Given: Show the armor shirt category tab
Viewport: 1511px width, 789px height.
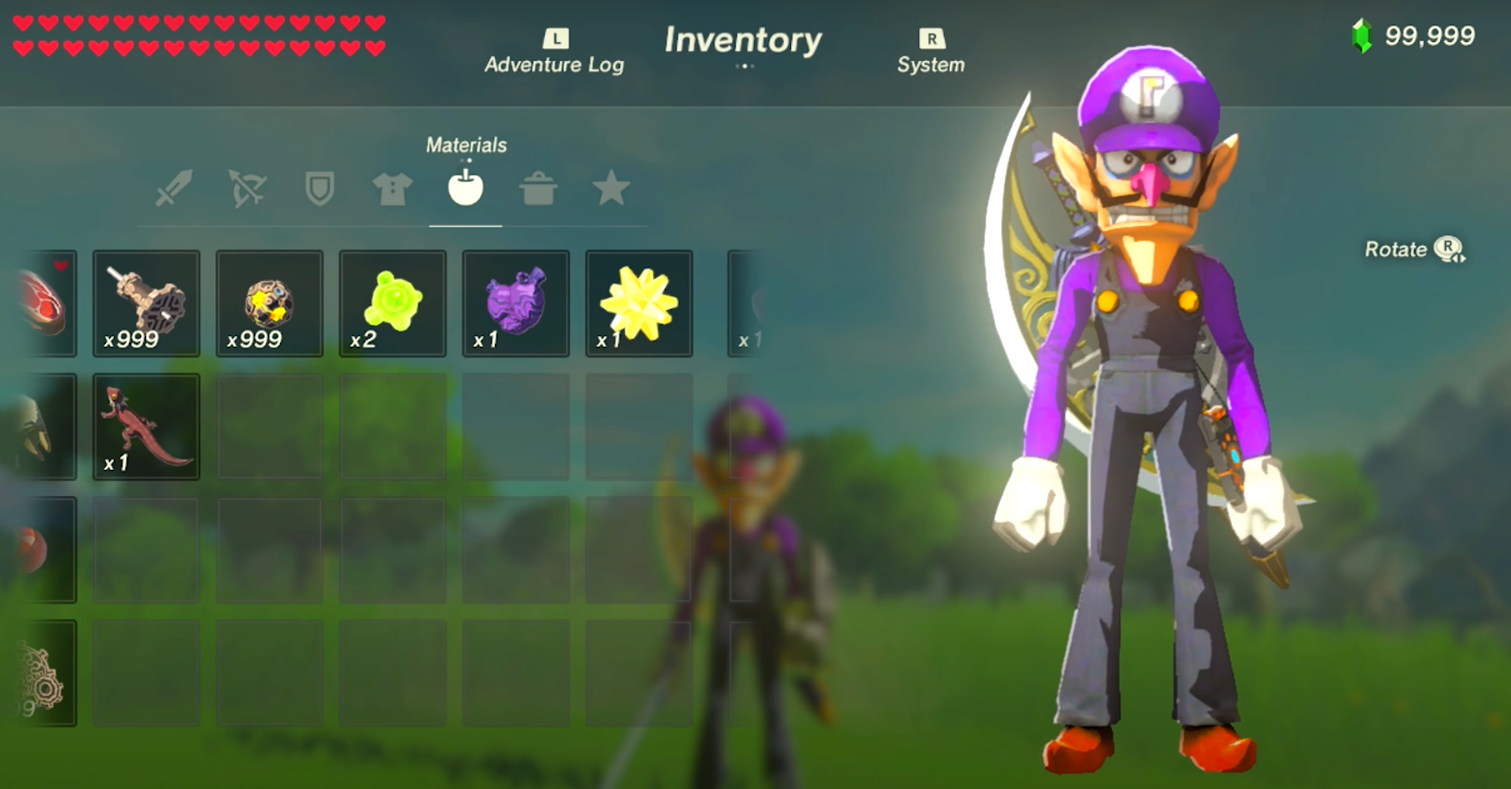Looking at the screenshot, I should [392, 188].
